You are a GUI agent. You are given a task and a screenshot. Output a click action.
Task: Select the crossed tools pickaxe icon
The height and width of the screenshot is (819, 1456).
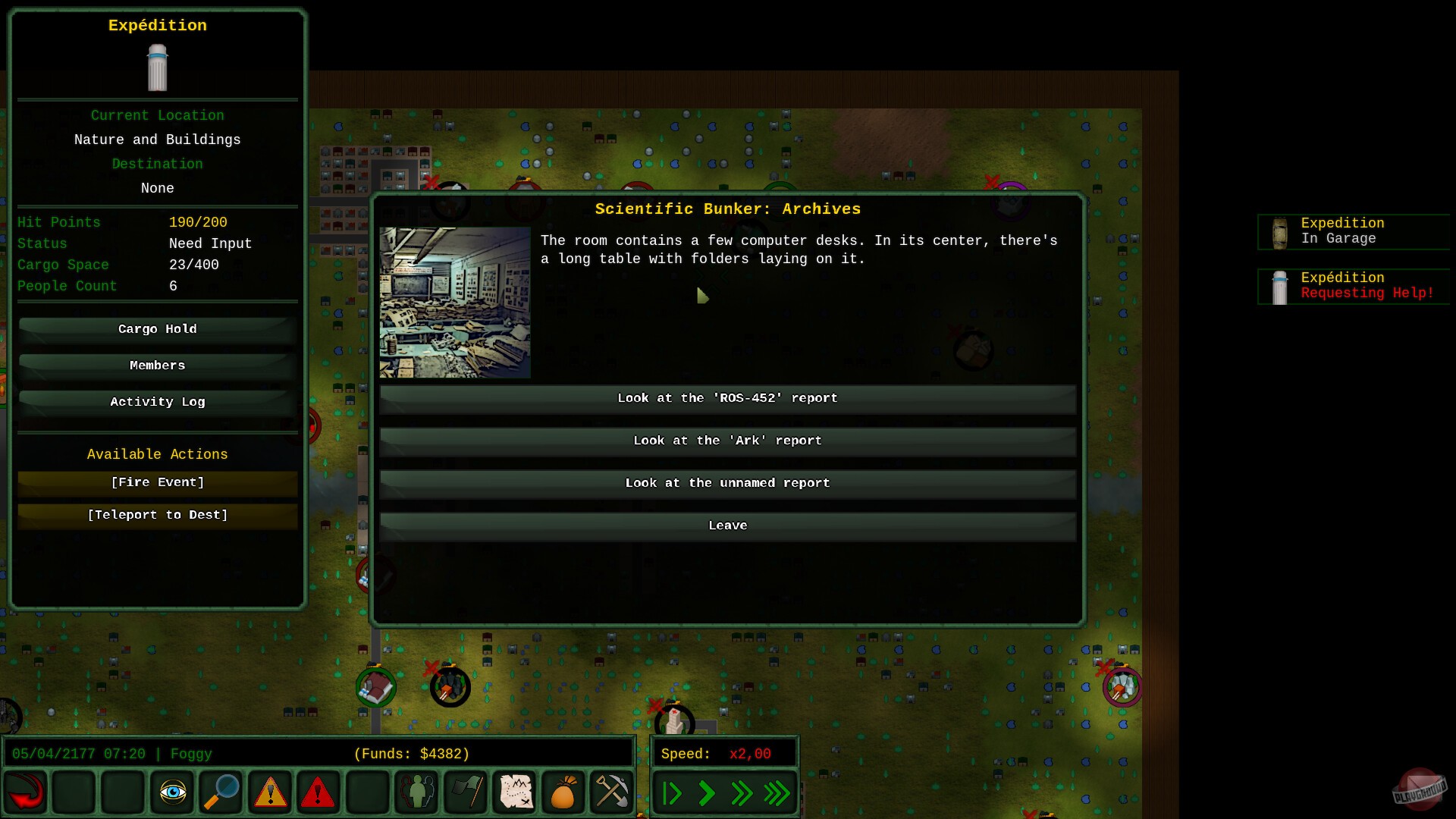click(x=612, y=792)
